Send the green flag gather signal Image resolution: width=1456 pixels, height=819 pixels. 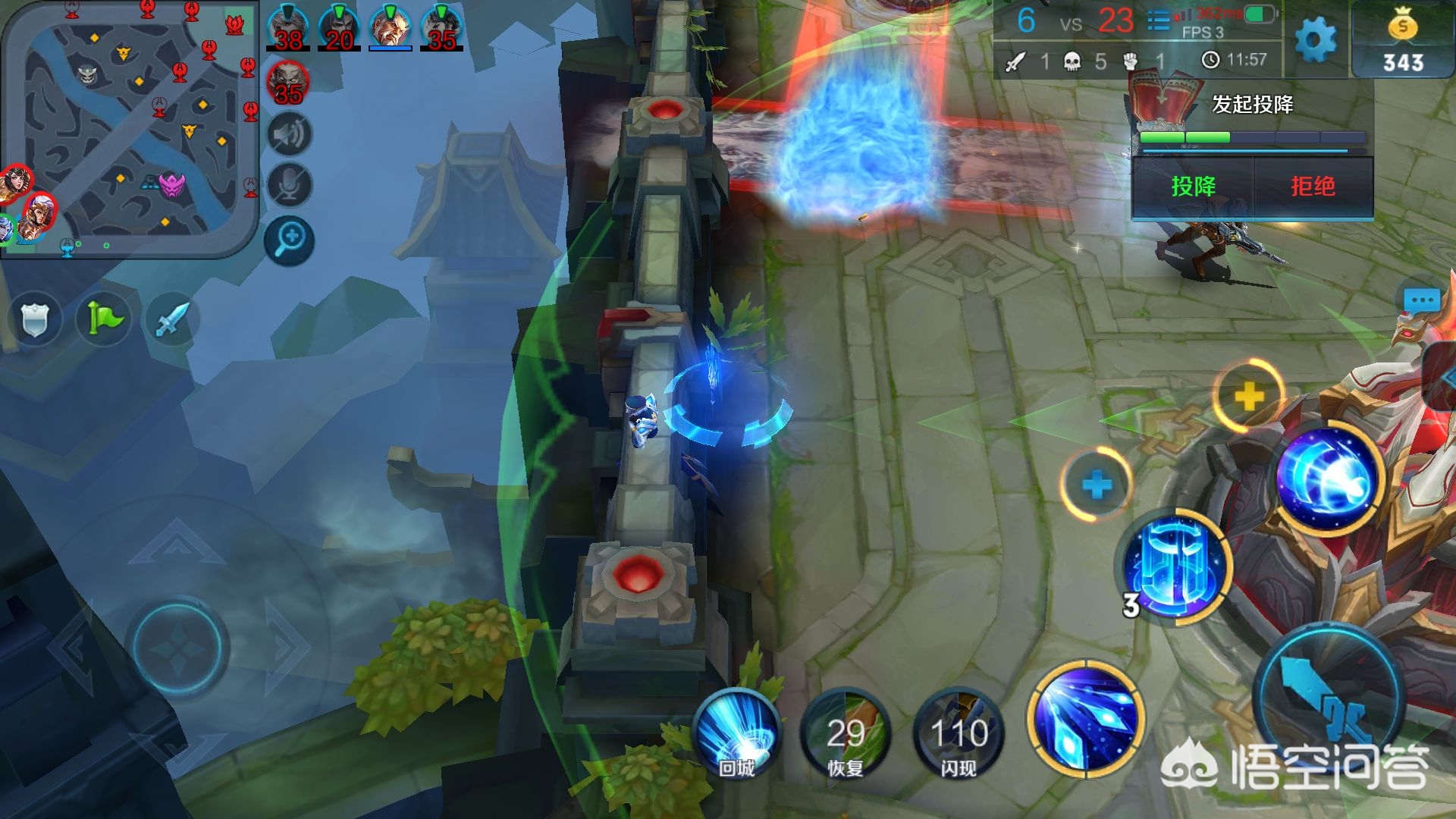(x=104, y=319)
